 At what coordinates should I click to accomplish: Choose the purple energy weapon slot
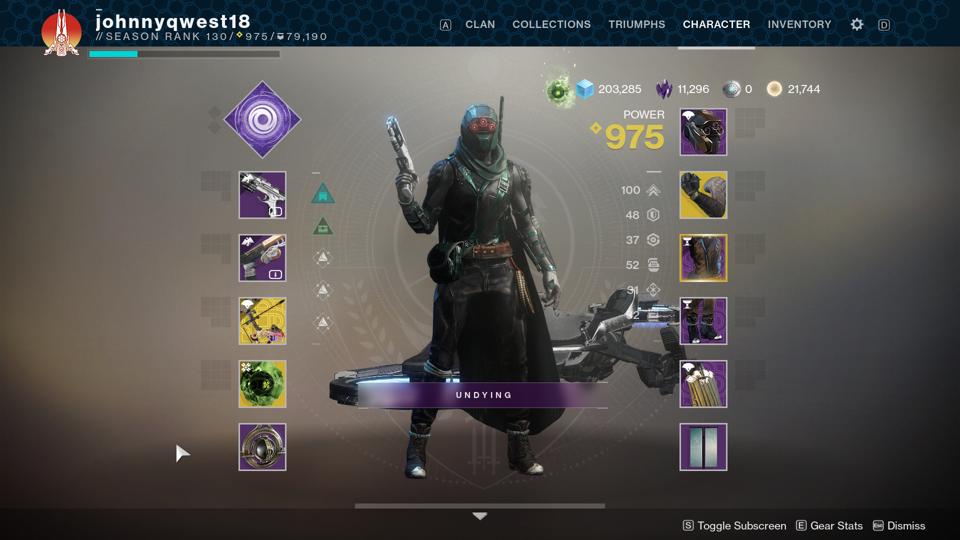(x=262, y=258)
